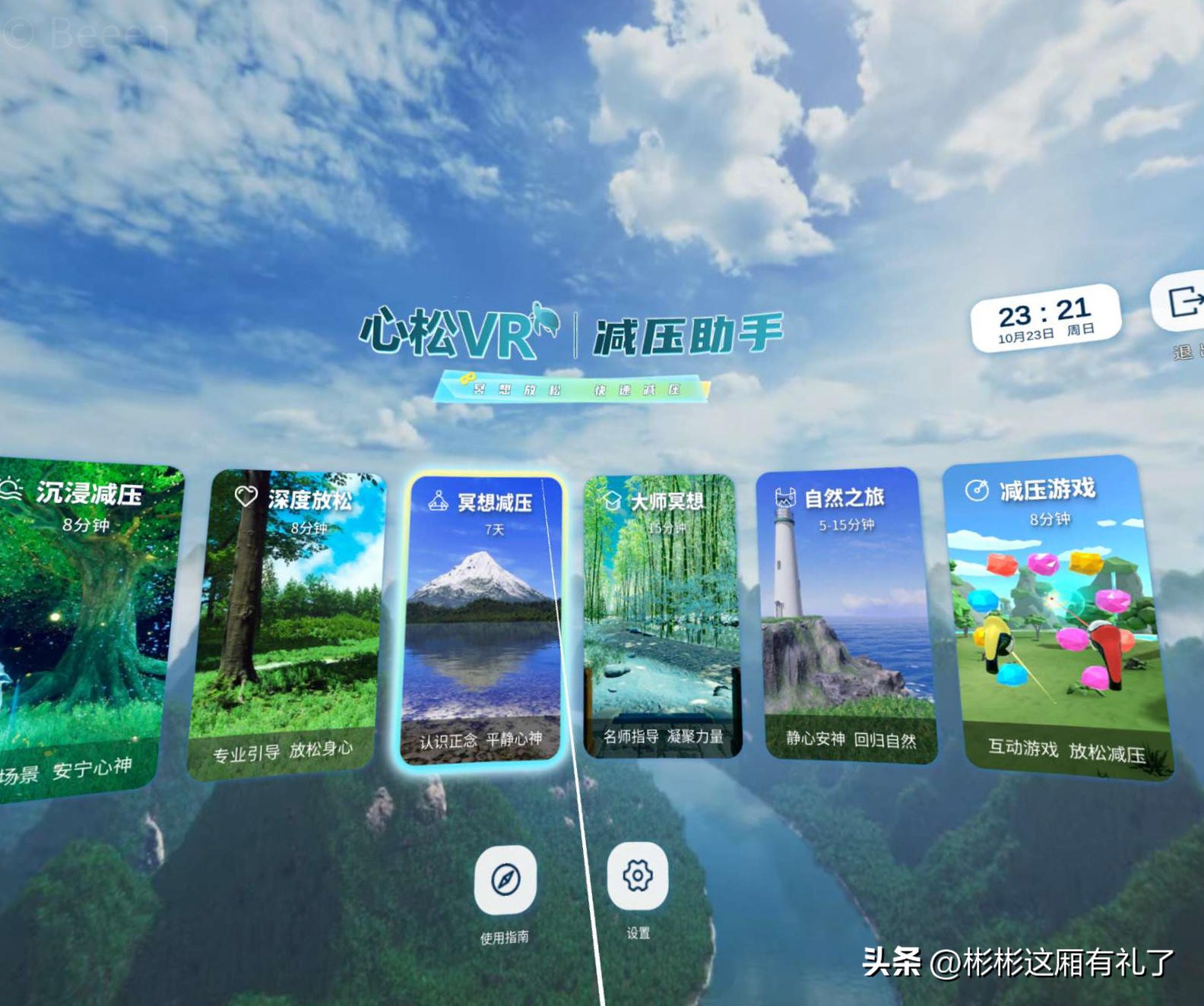Click the clock widget showing 23:21
1204x1006 pixels.
tap(1046, 317)
